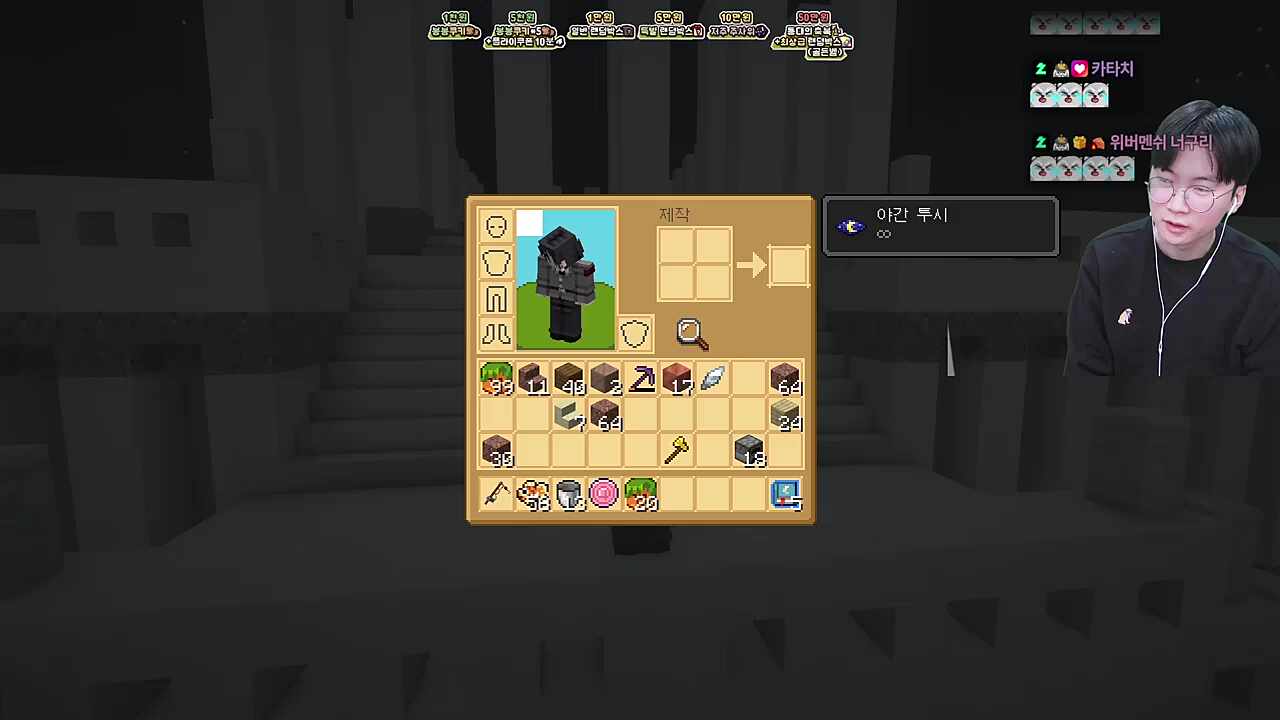1280x720 pixels.
Task: Select the off-hand shield slot
Action: click(x=634, y=334)
